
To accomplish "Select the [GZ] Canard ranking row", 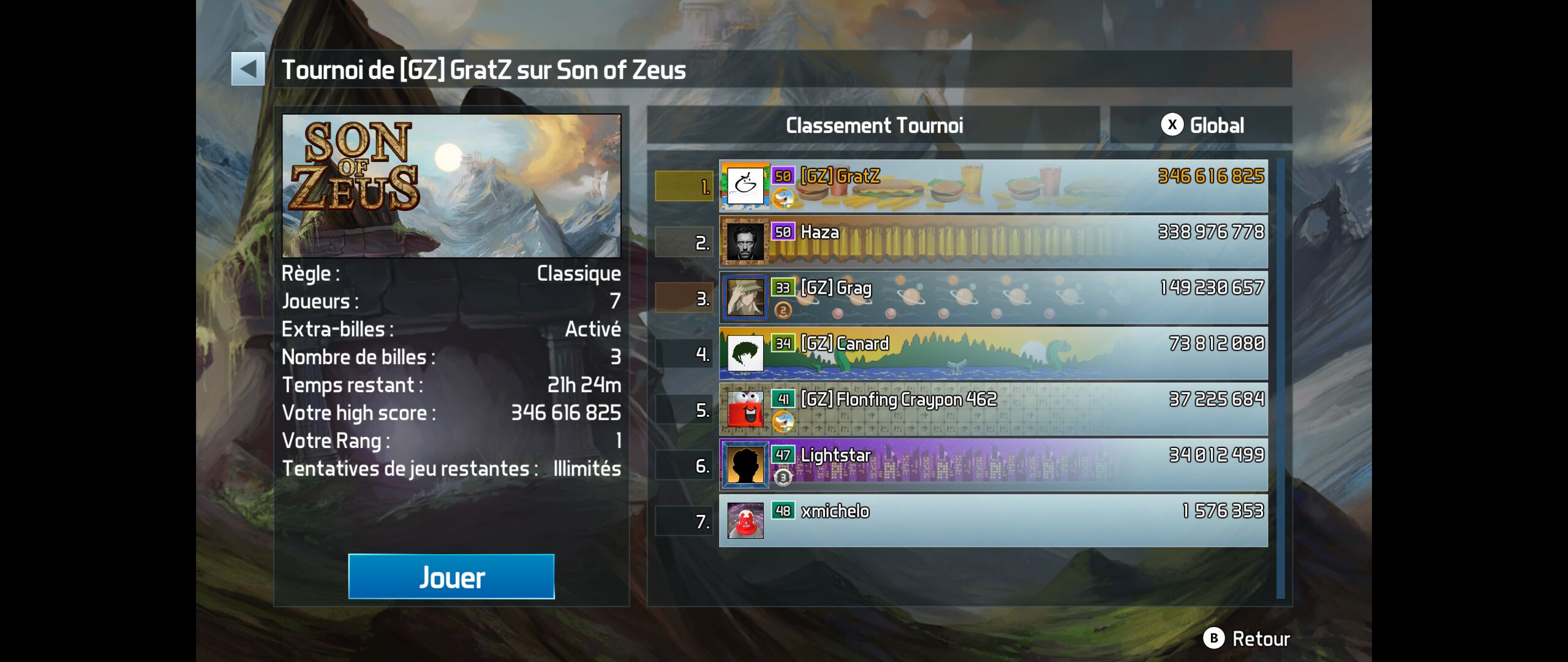I will pyautogui.click(x=992, y=354).
